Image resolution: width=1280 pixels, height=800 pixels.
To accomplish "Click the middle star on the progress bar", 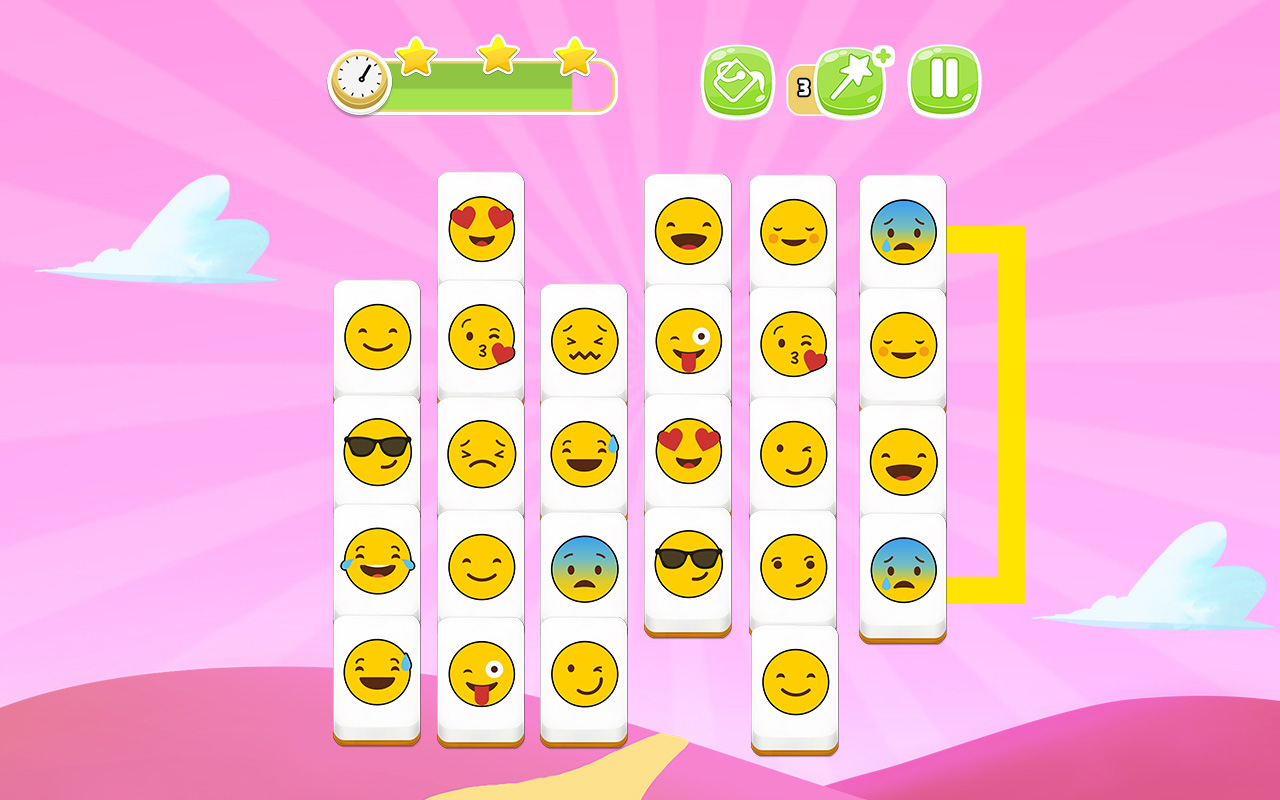I will point(494,60).
